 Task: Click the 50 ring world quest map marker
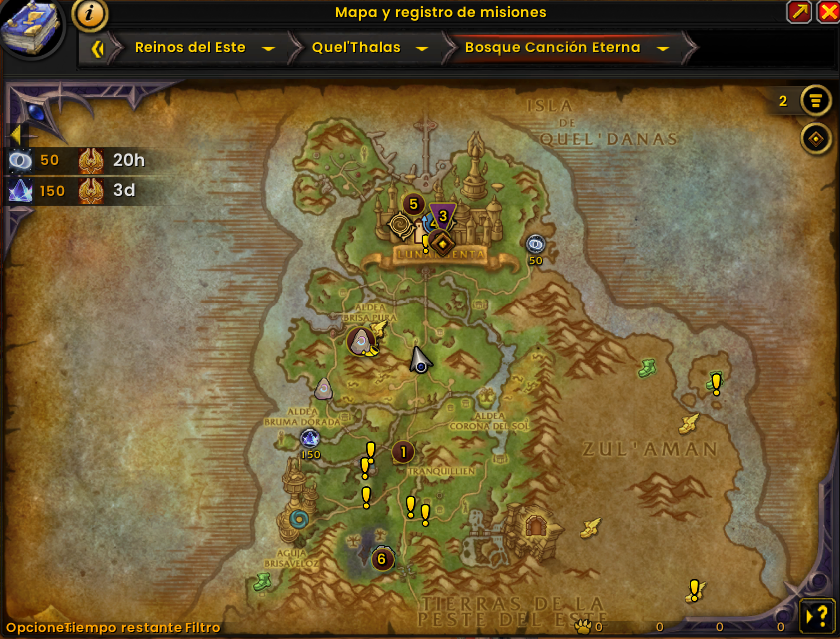[x=535, y=243]
